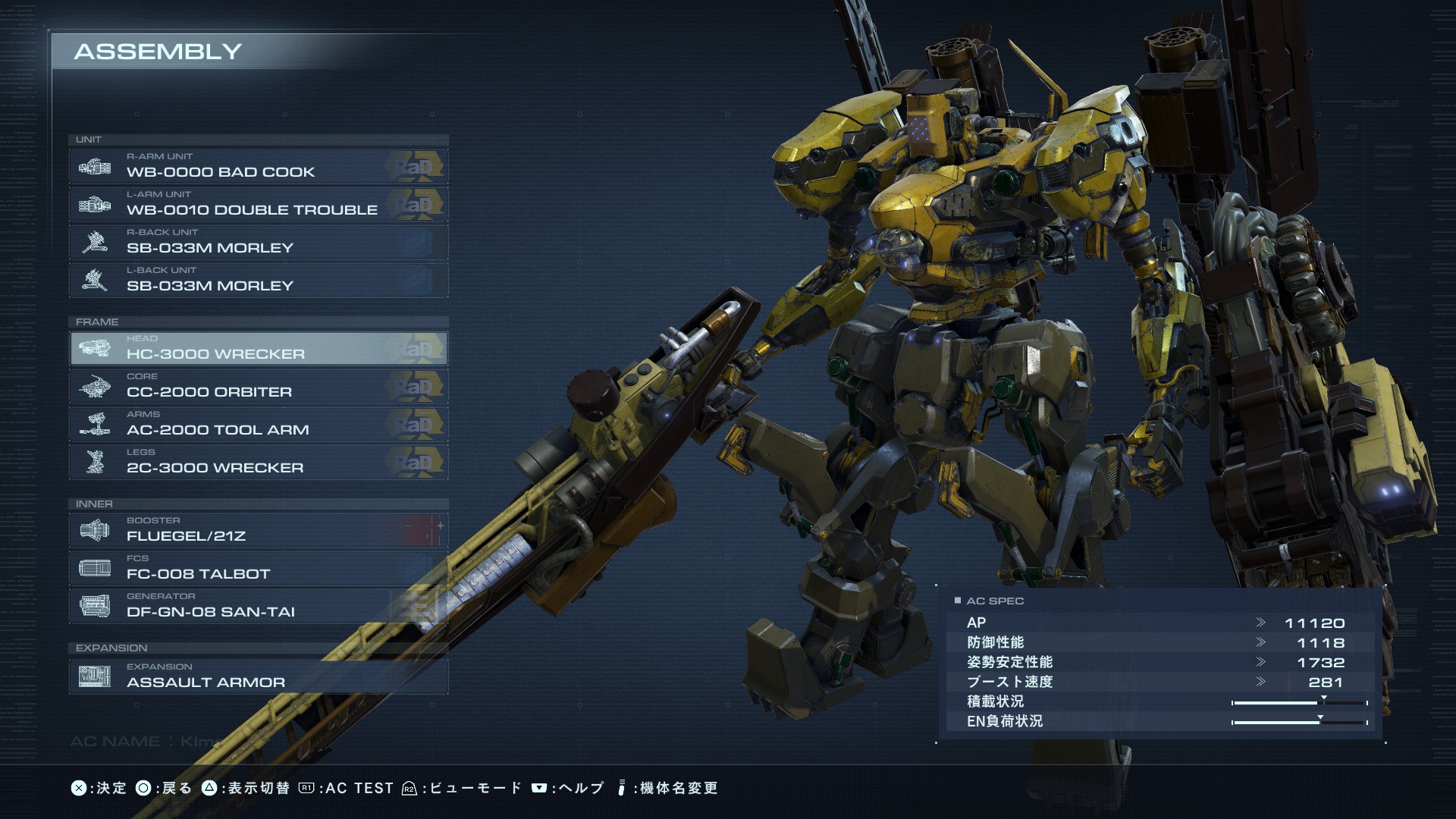Choose the CORE part CC-2000 ORBITER

click(x=258, y=386)
